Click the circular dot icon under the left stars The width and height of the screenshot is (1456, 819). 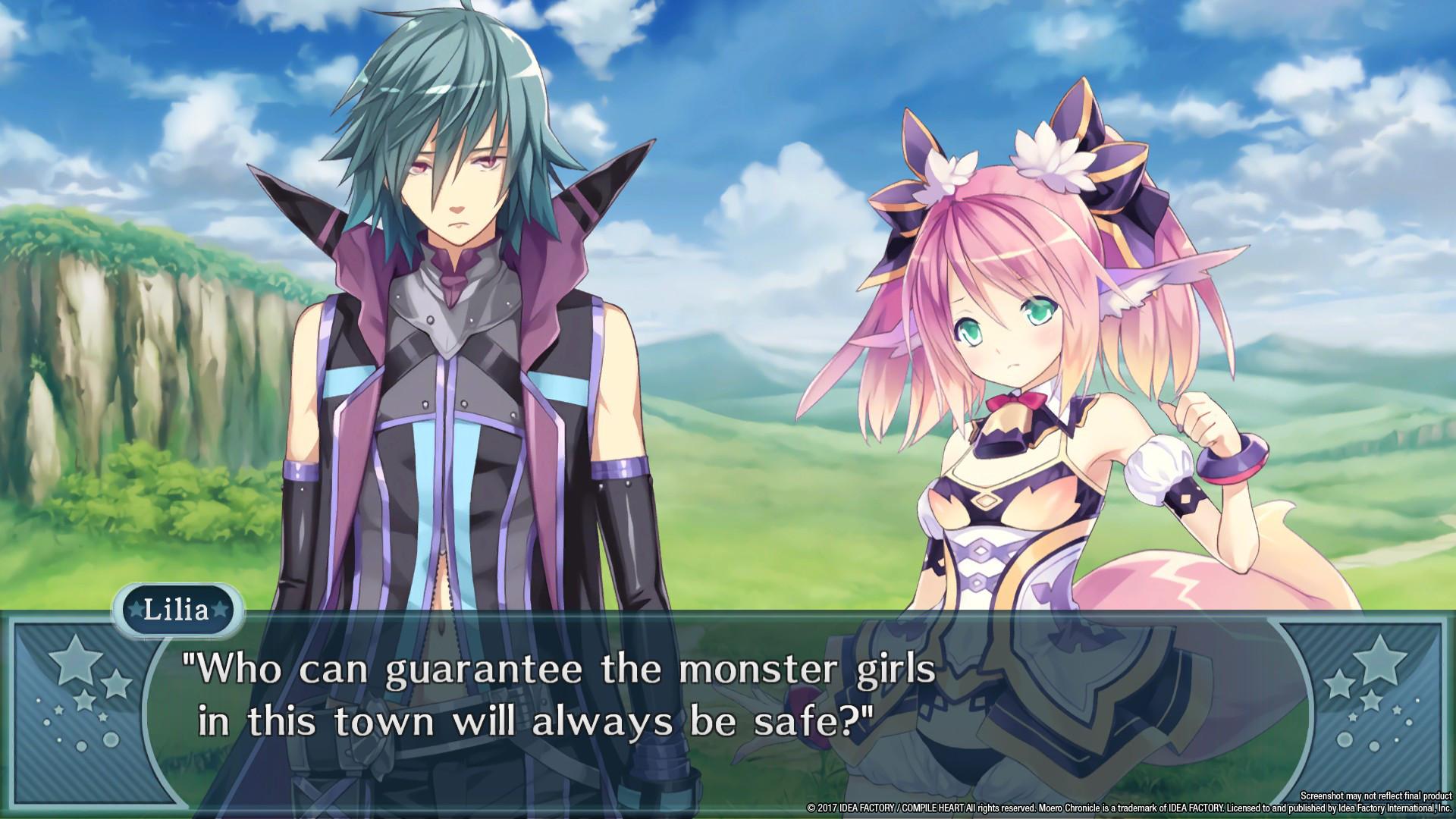(x=111, y=740)
